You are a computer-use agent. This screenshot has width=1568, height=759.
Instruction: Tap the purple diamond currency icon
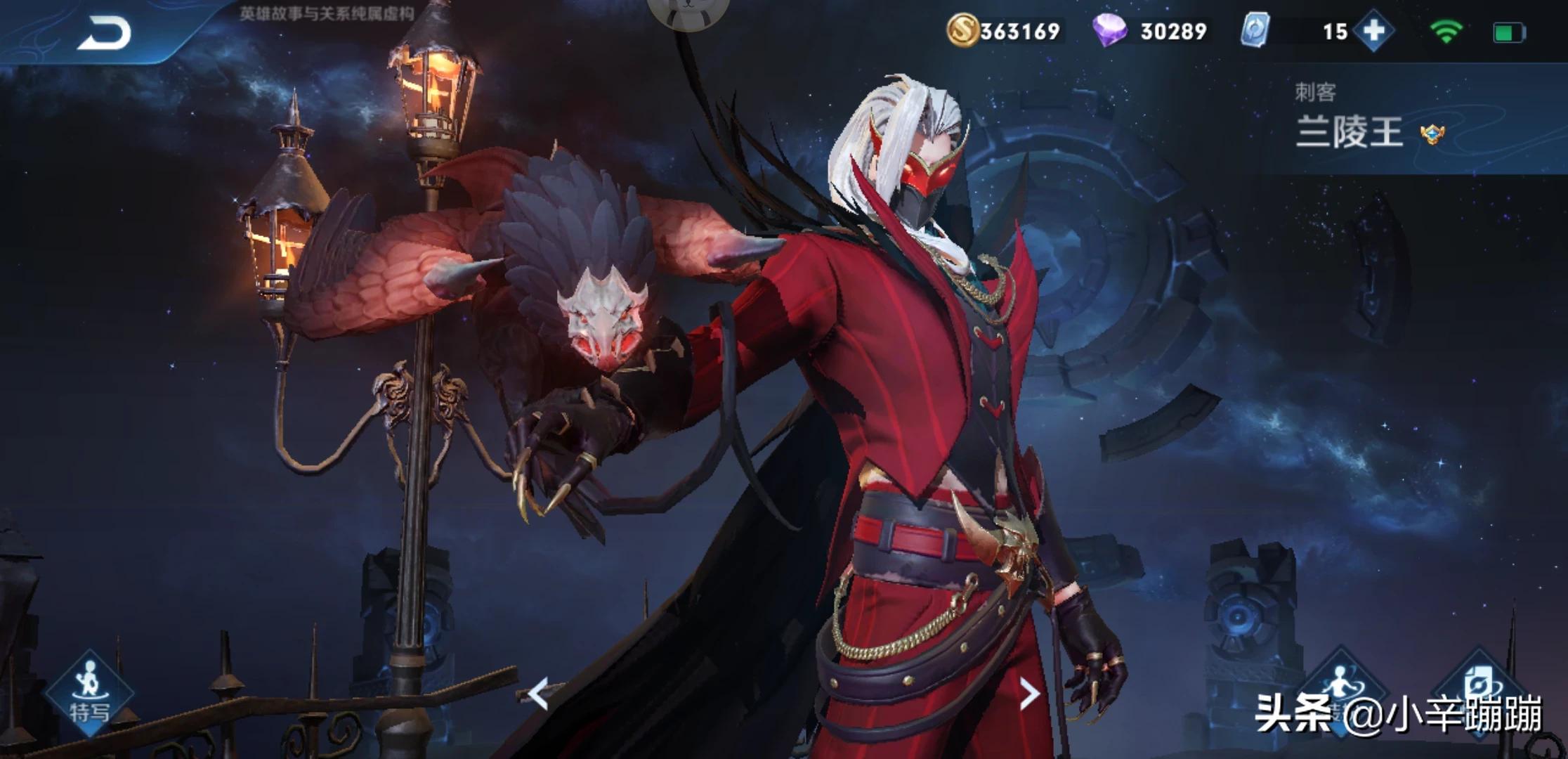pyautogui.click(x=1109, y=31)
